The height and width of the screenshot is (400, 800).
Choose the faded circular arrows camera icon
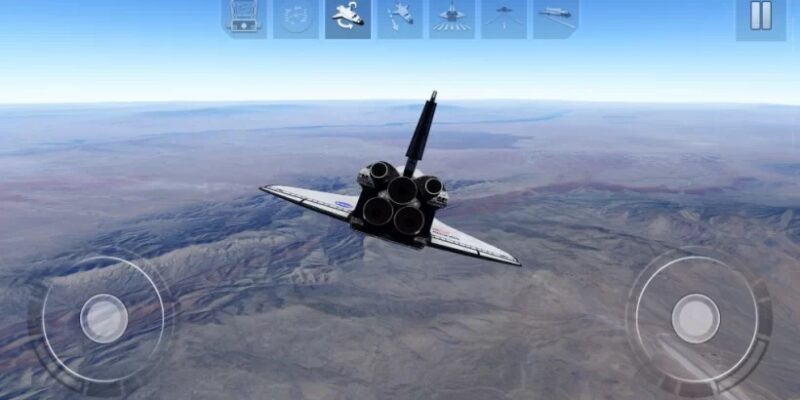coord(296,17)
